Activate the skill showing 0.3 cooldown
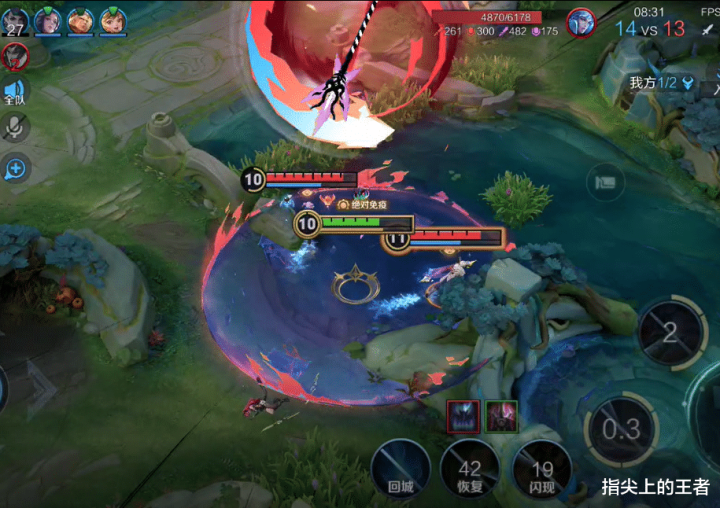Screen dimensions: 720x508 [x=621, y=430]
